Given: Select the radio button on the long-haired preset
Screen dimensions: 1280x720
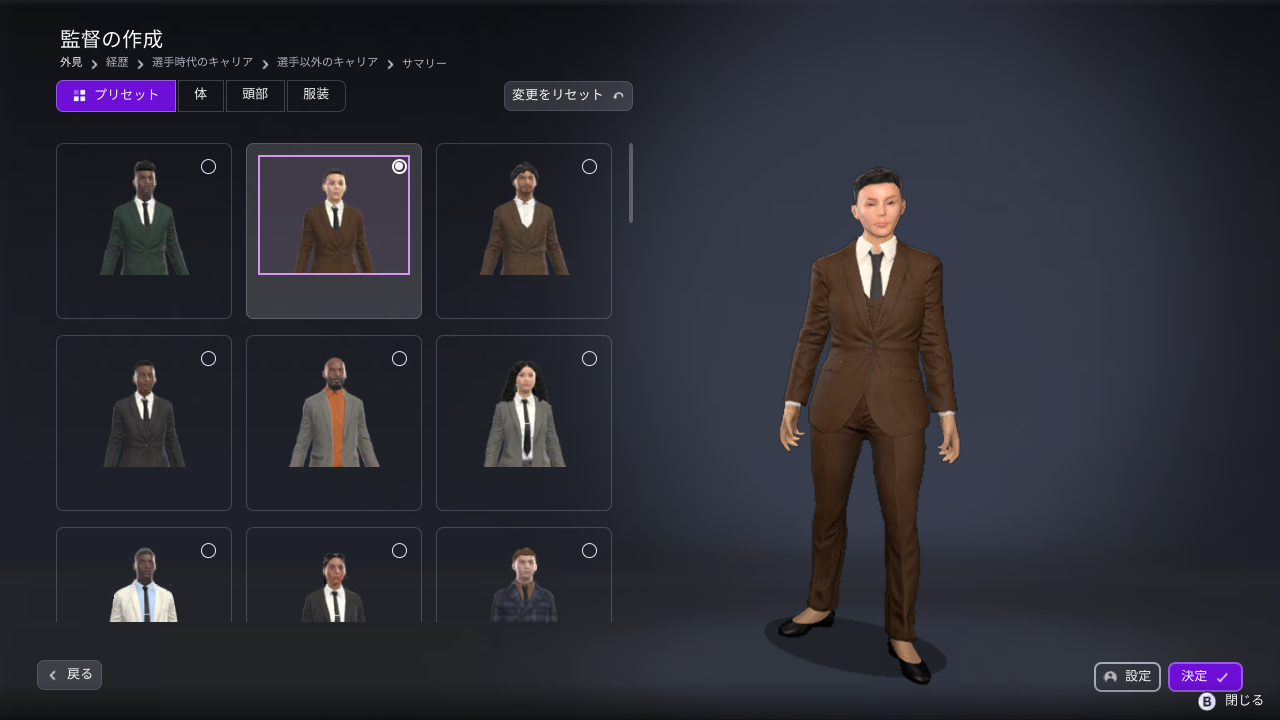Looking at the screenshot, I should [x=589, y=358].
